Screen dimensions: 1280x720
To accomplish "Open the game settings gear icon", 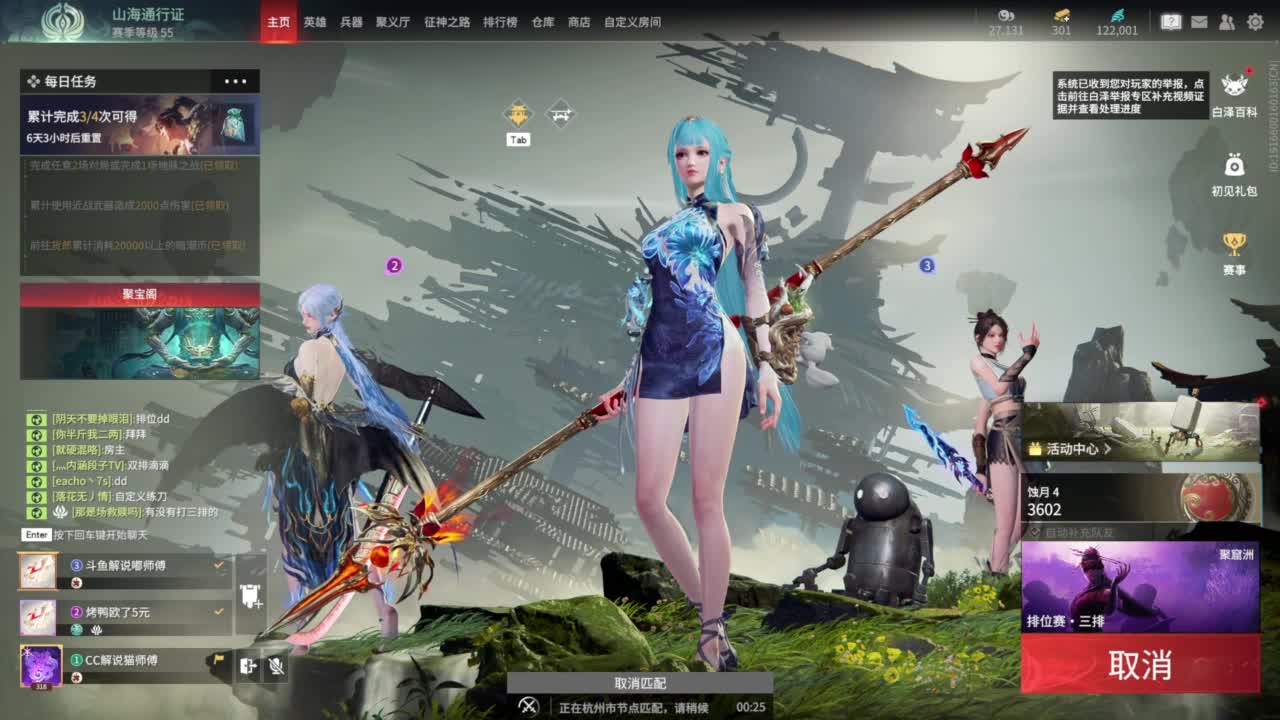I will click(x=1255, y=22).
